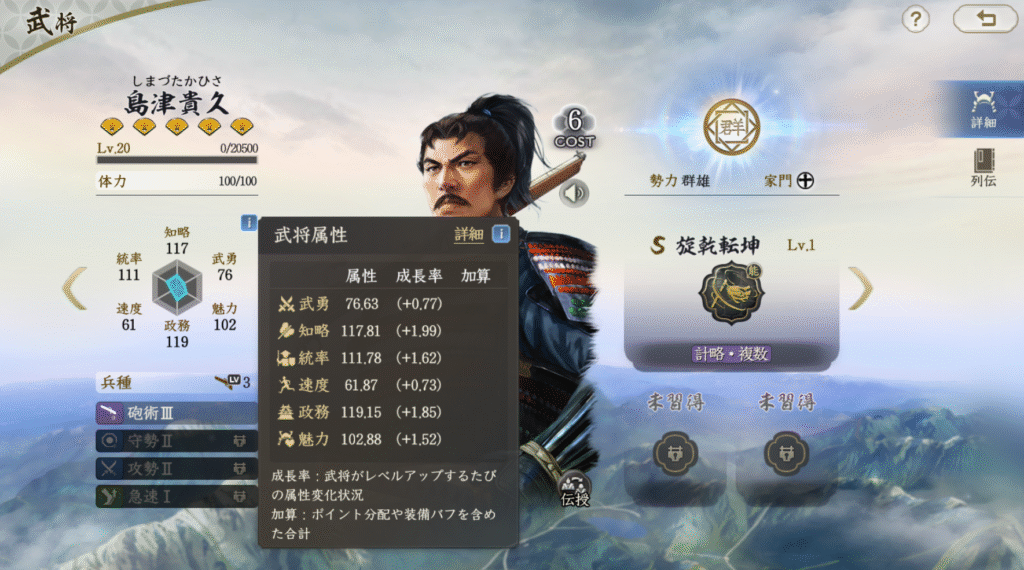The image size is (1024, 570).
Task: Open the 列伝 biography tab
Action: (983, 168)
